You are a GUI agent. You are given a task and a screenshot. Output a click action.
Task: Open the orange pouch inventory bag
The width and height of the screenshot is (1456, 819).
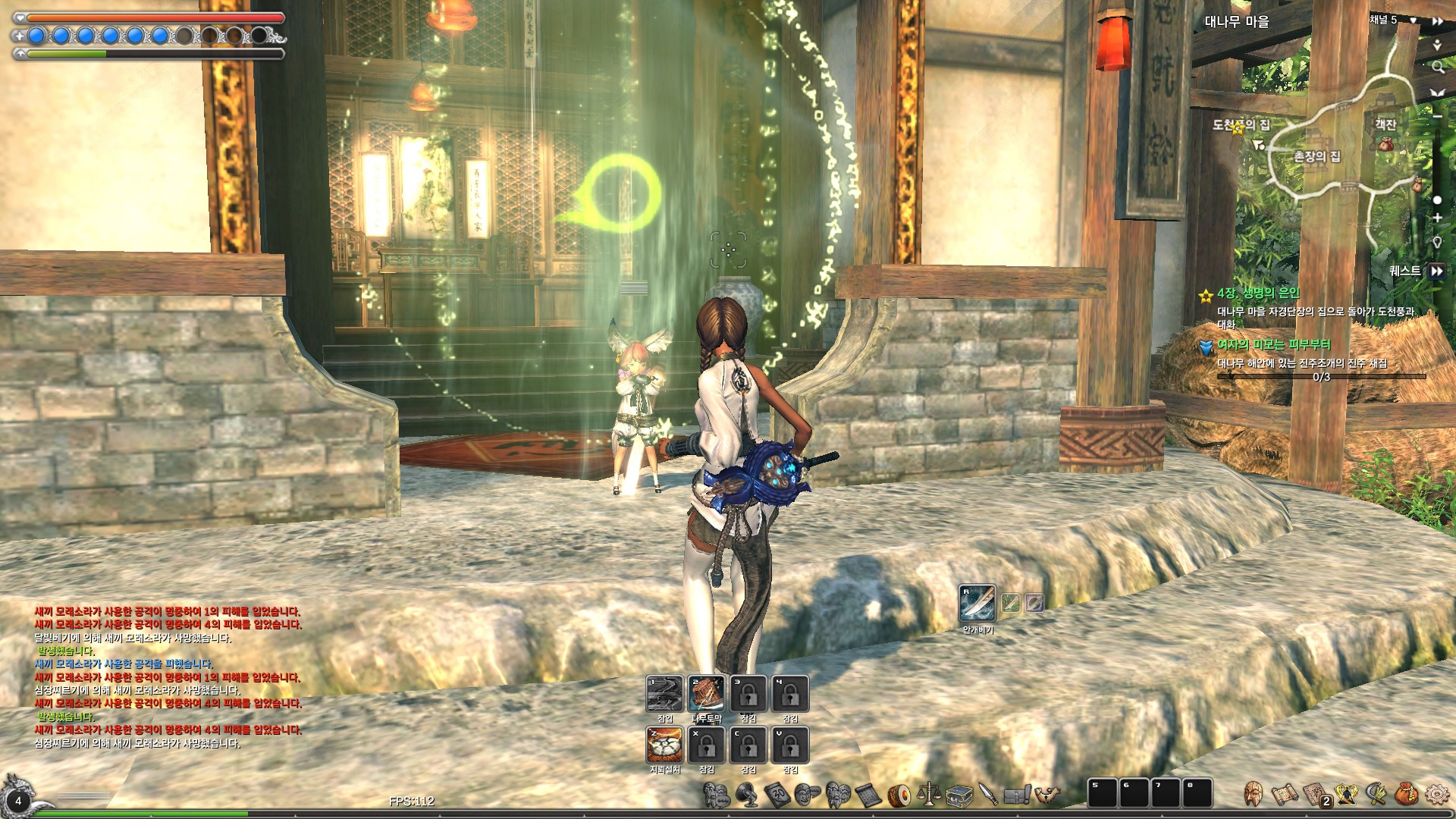pos(1406,794)
